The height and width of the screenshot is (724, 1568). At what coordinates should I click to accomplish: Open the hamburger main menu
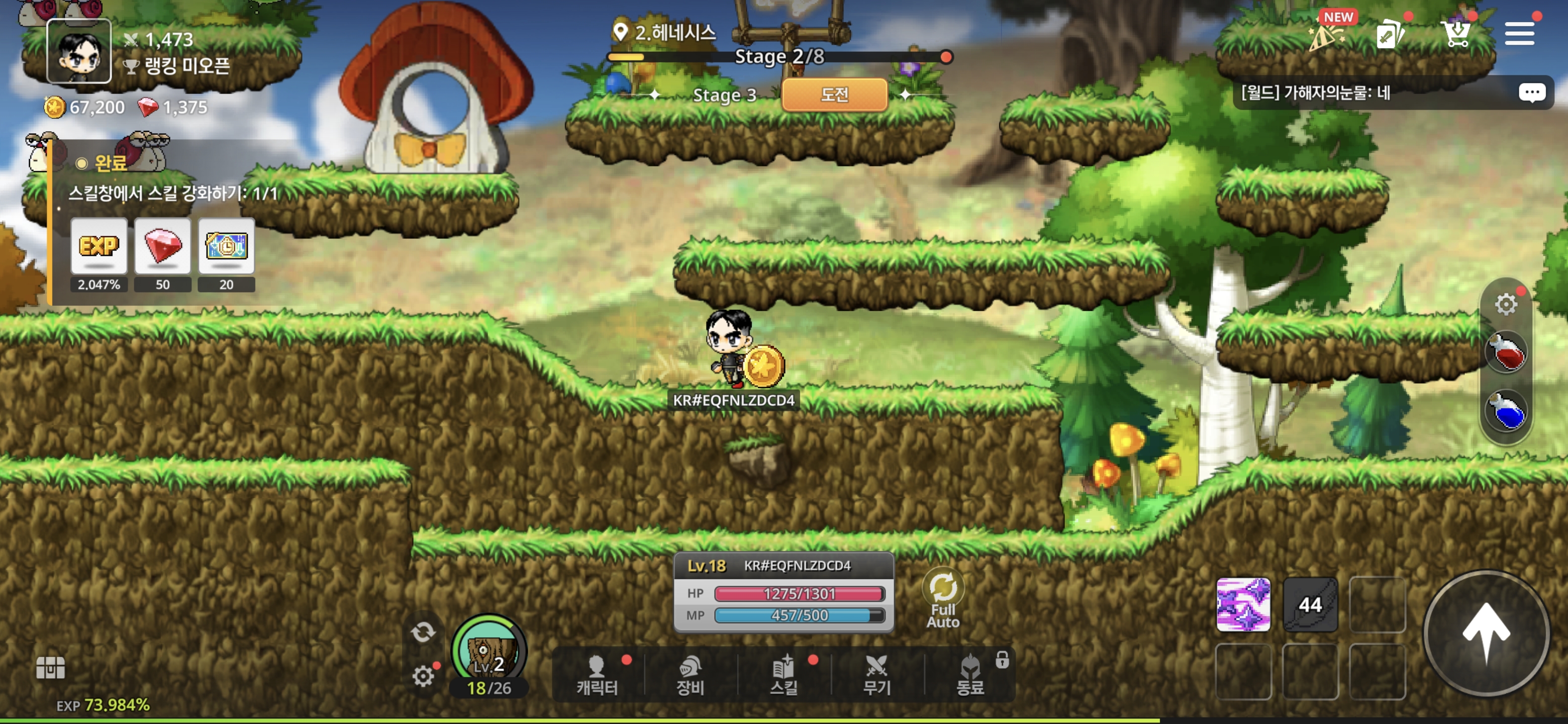pyautogui.click(x=1519, y=34)
